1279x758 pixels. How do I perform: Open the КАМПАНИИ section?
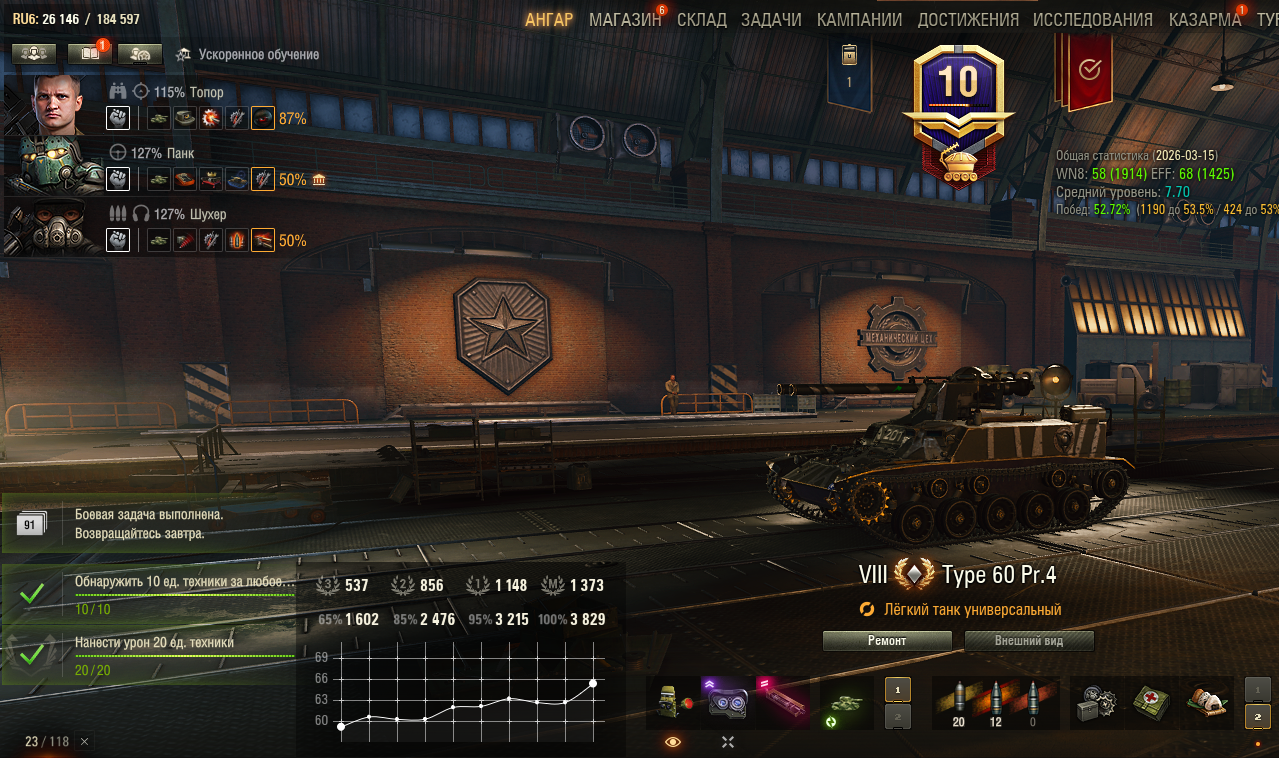coord(859,20)
